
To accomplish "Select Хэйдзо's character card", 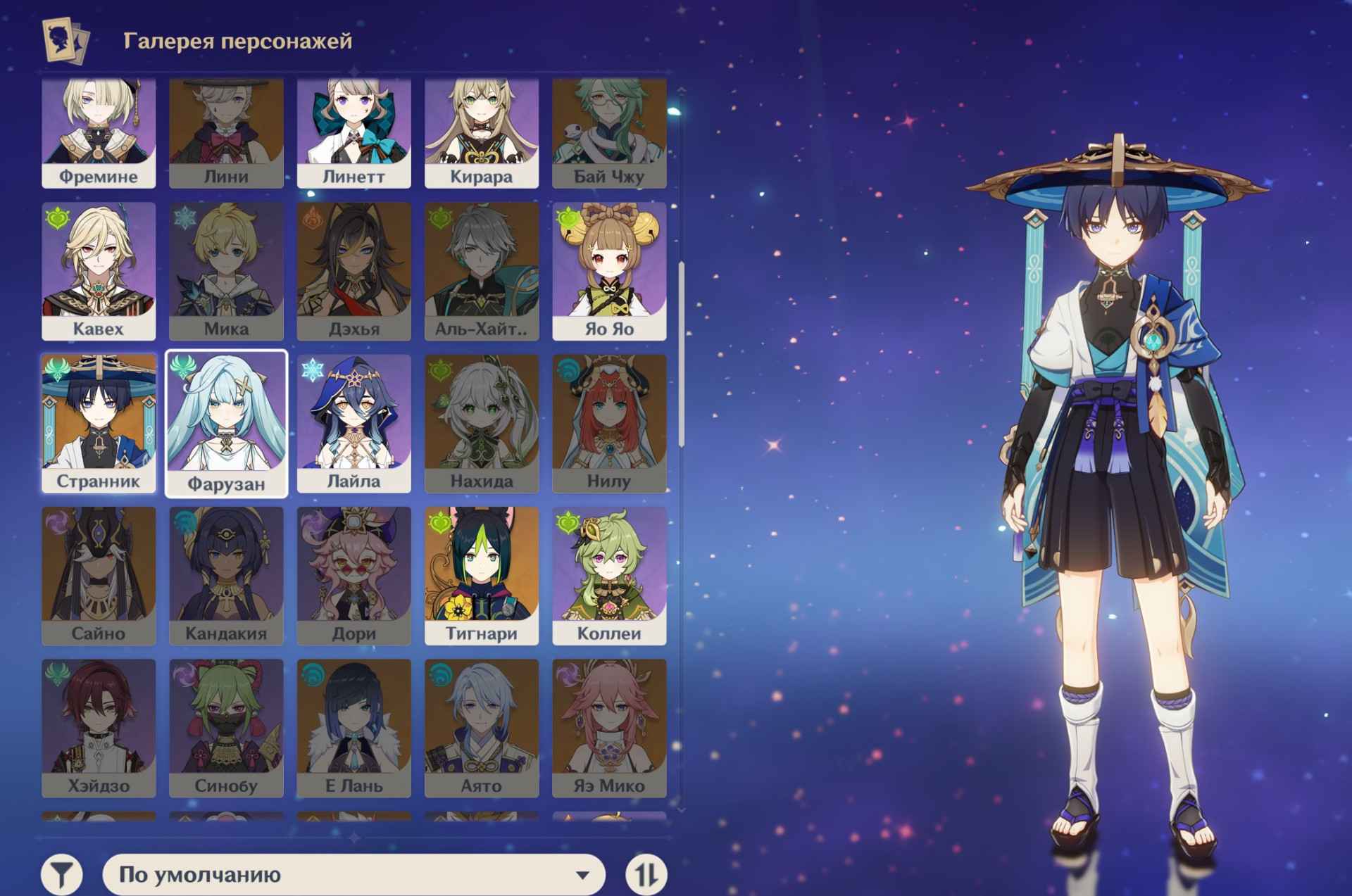I will tap(98, 721).
